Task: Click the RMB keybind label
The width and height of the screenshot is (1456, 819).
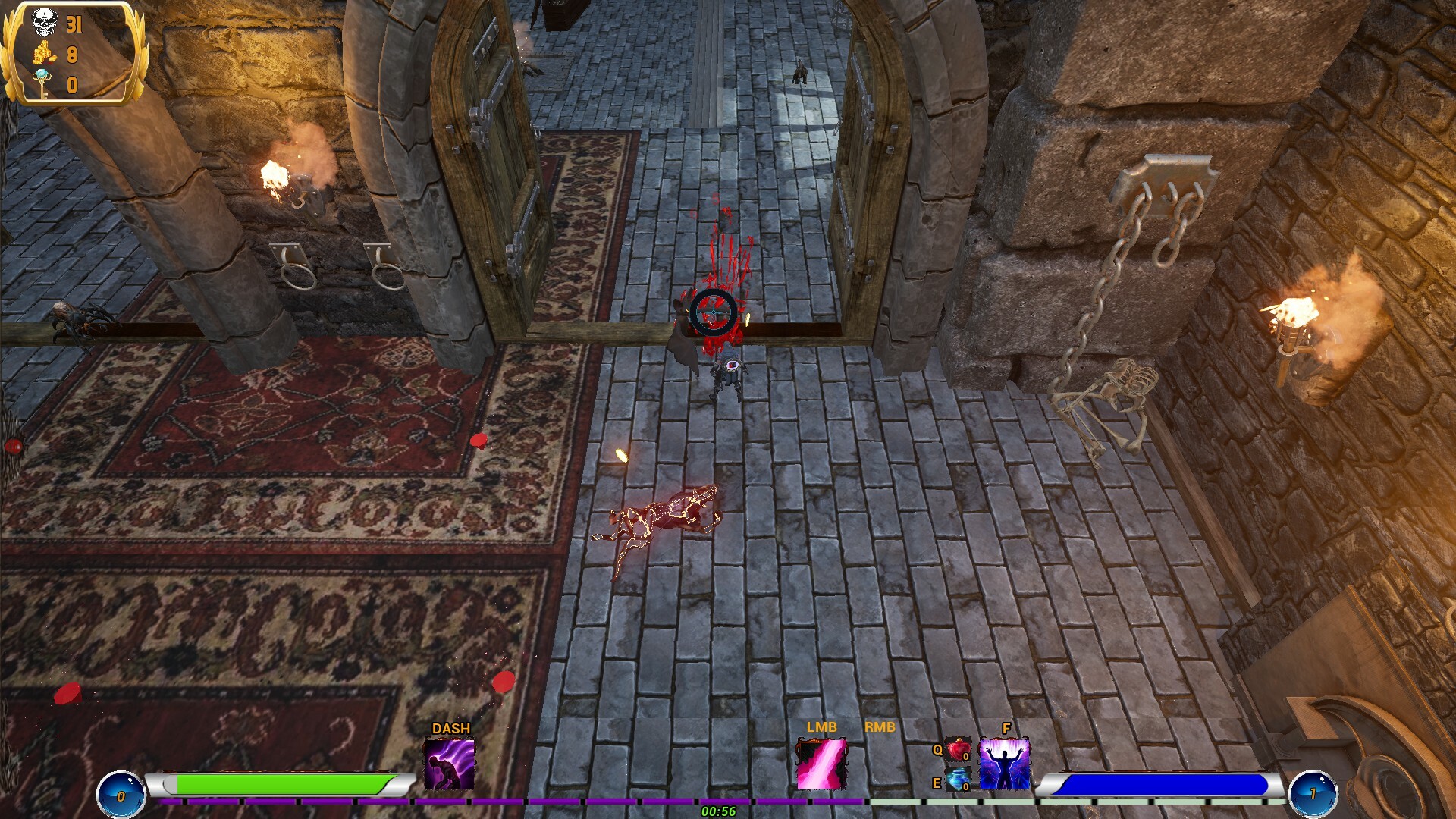Action: [x=879, y=726]
